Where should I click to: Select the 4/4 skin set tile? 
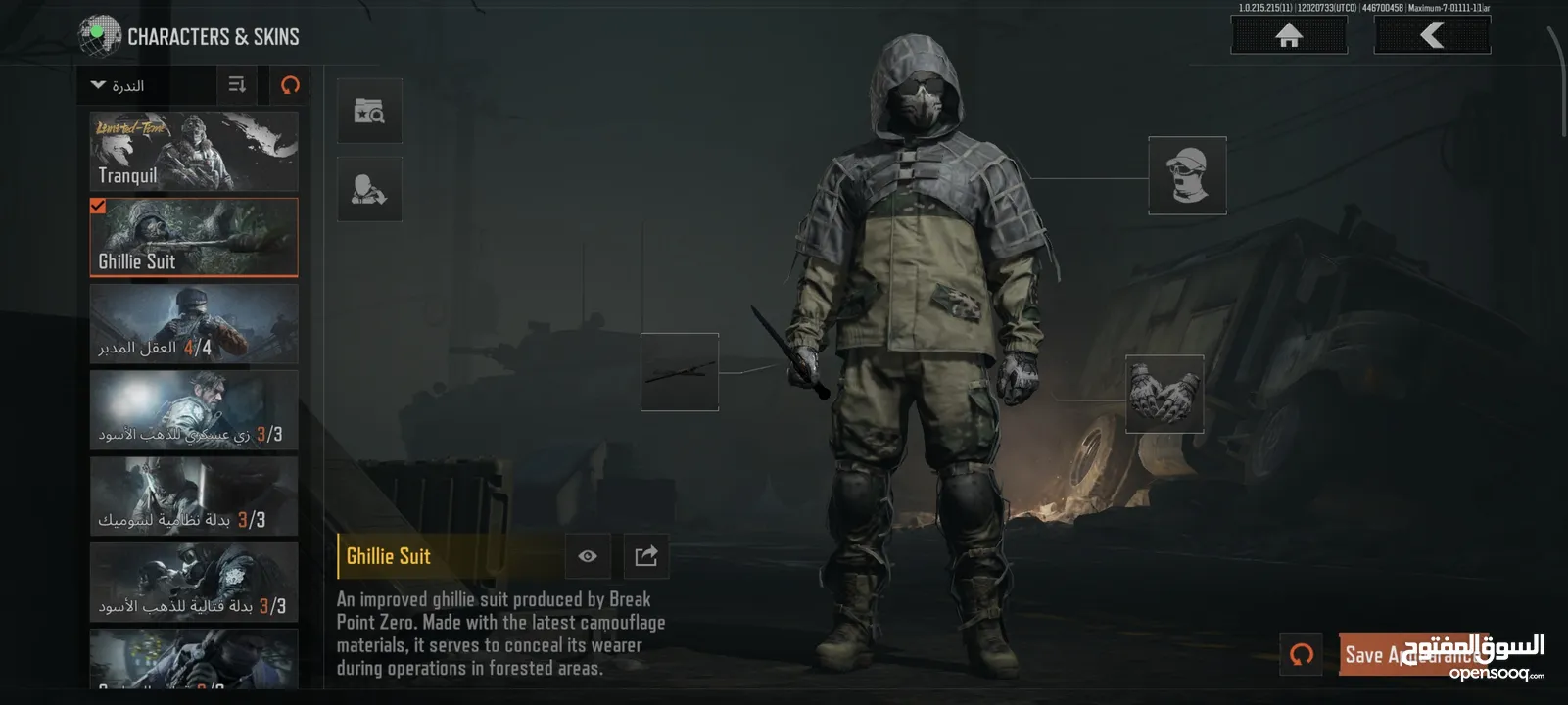194,324
